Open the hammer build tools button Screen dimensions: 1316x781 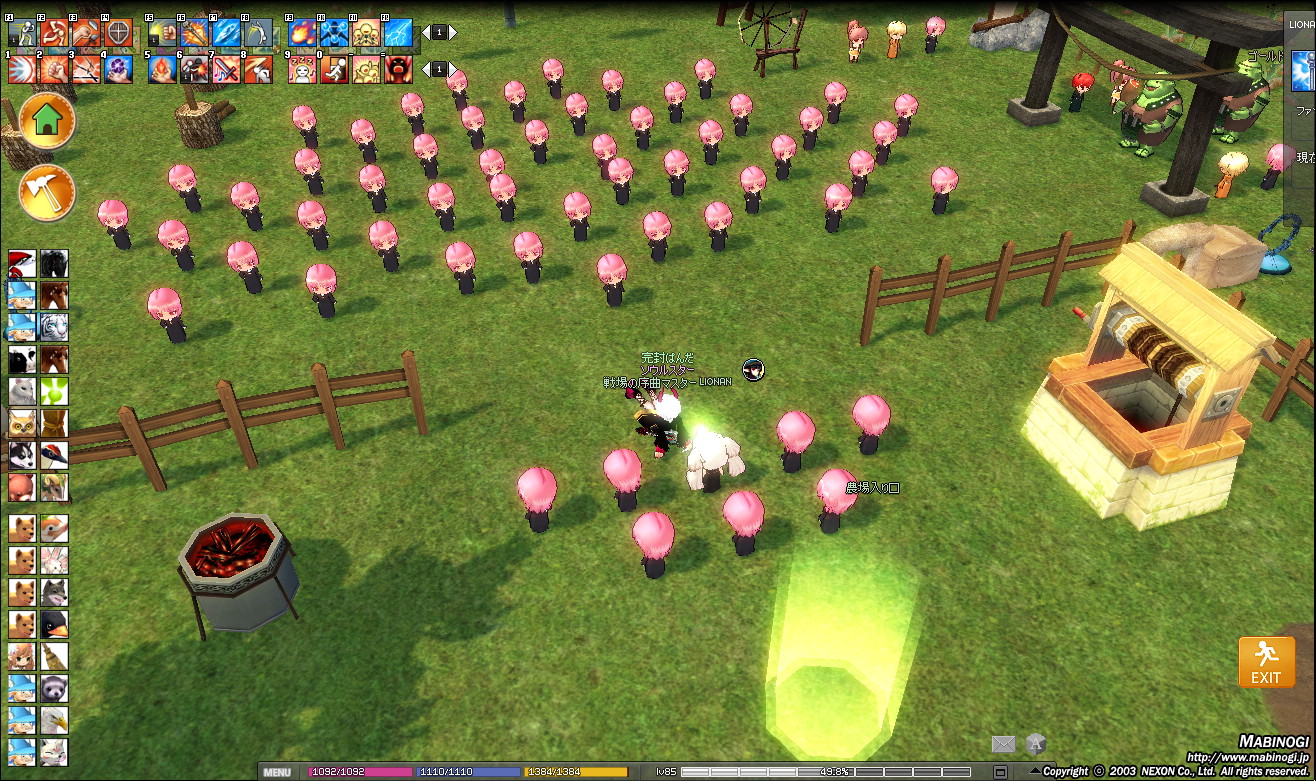pos(47,192)
